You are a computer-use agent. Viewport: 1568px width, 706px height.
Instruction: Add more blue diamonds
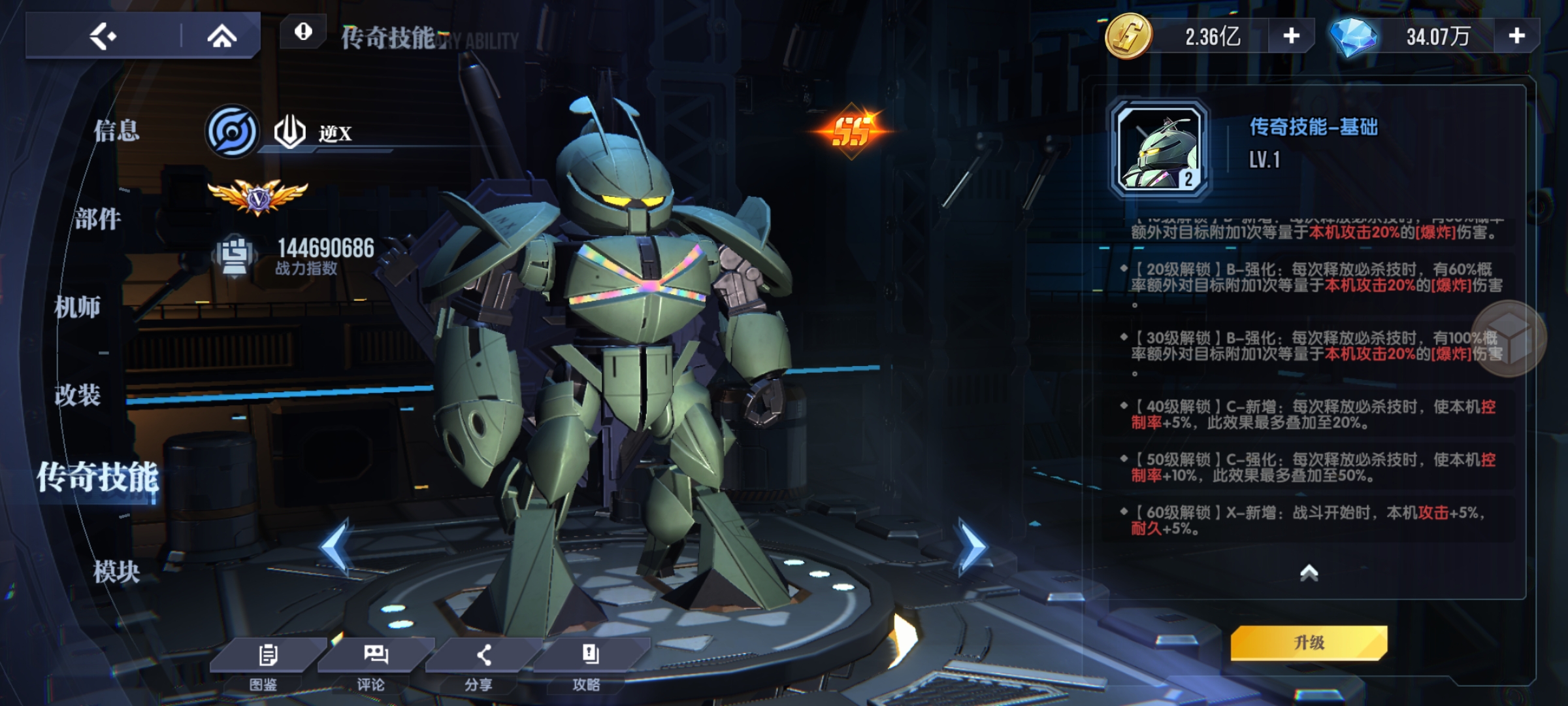(x=1516, y=36)
